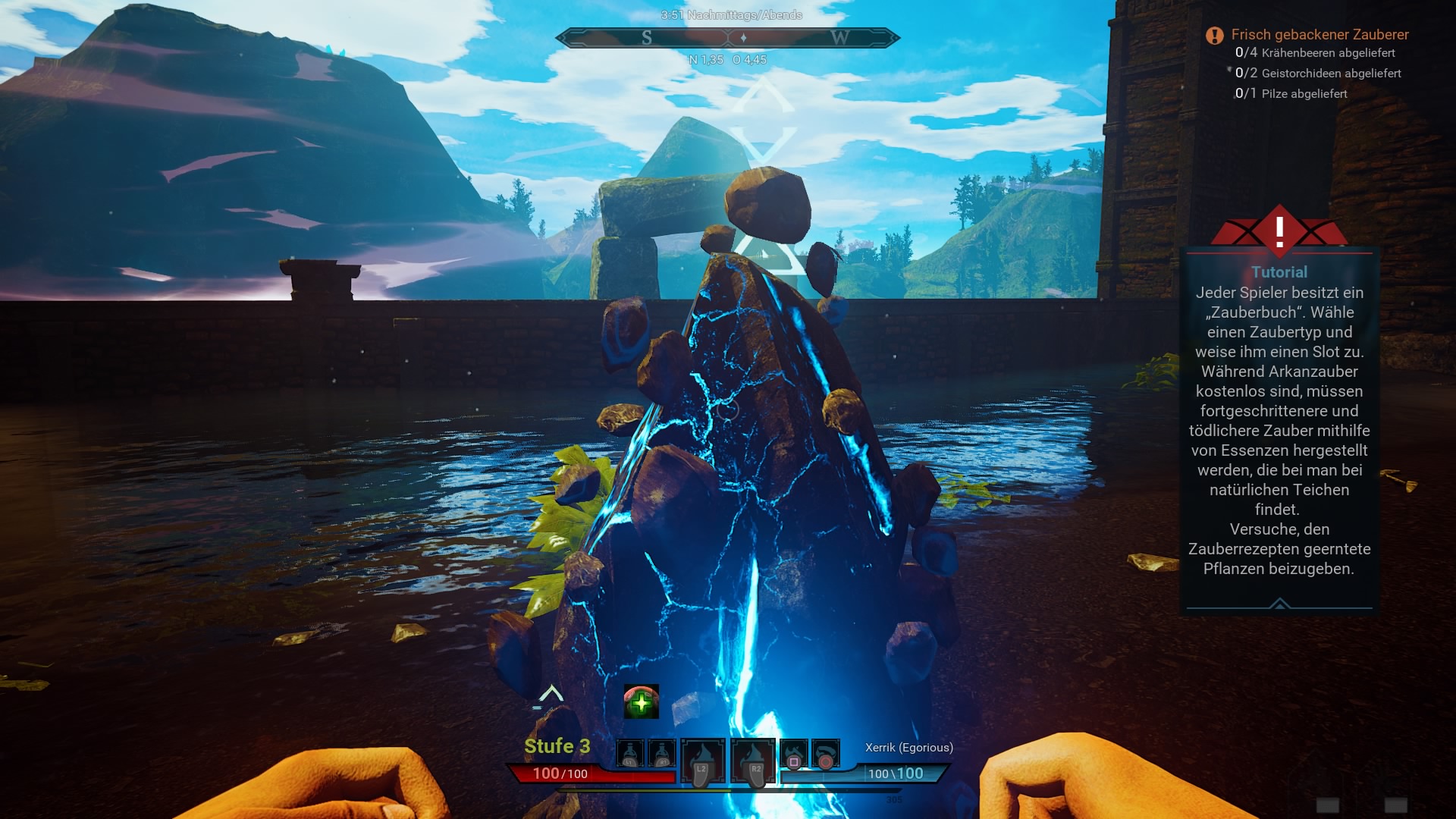The image size is (1456, 819).
Task: Select the potion slot labeled R1
Action: 662,754
